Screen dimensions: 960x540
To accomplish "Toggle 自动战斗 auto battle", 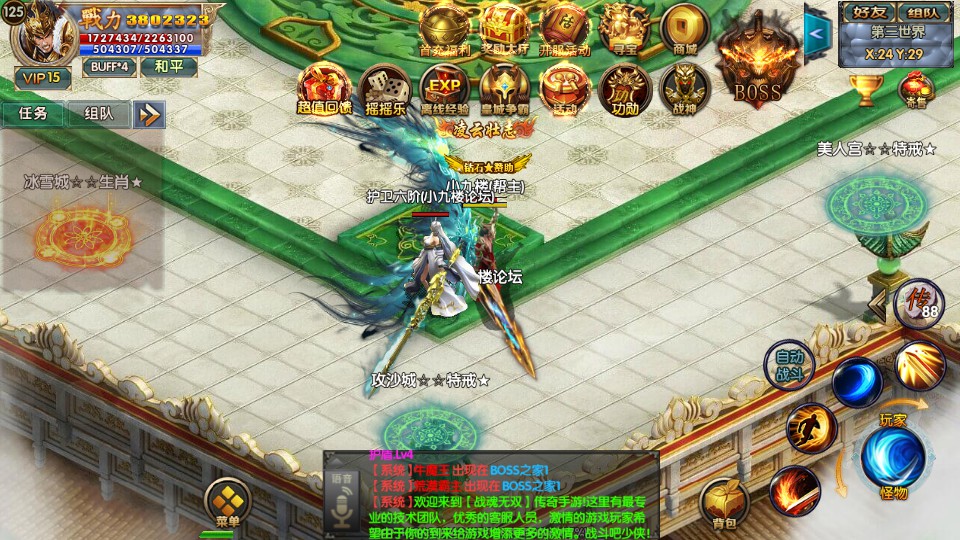I will [x=789, y=364].
